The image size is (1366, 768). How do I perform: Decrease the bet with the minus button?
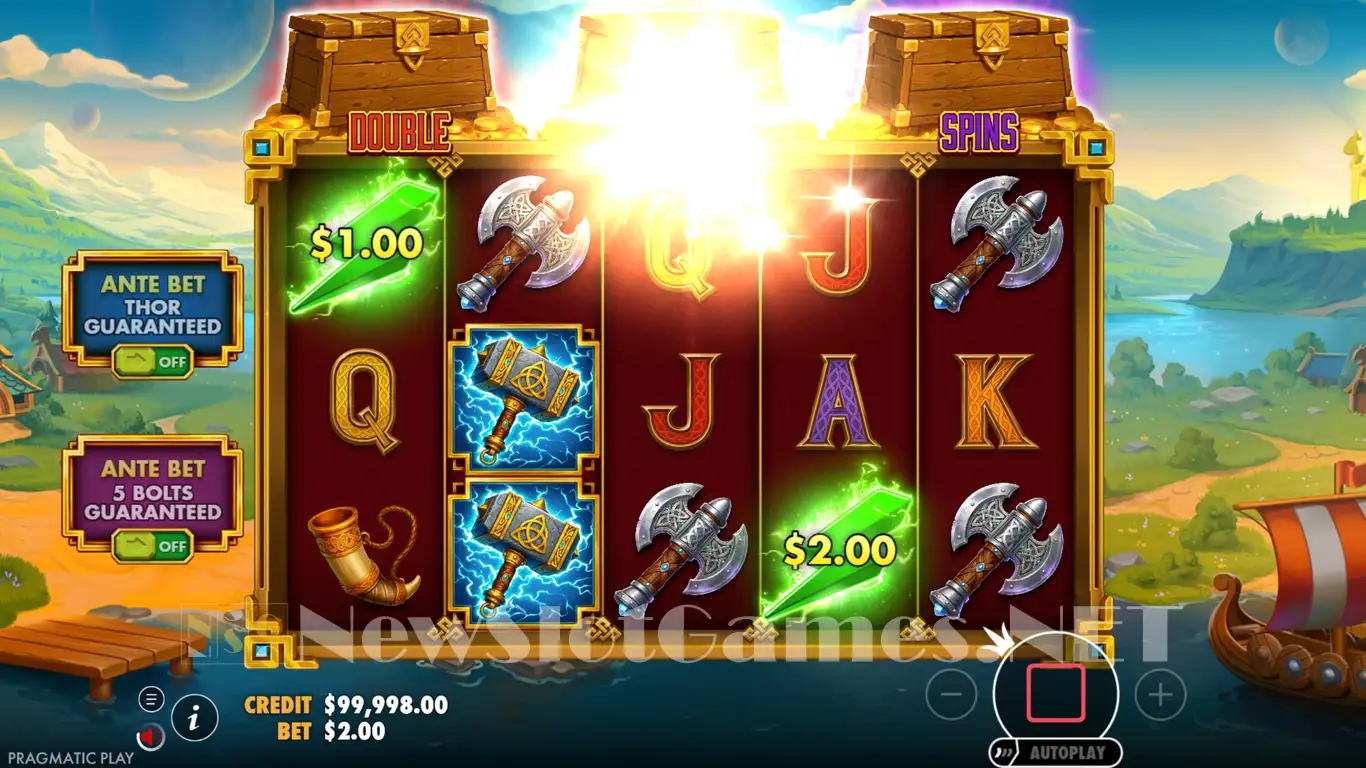coord(950,694)
